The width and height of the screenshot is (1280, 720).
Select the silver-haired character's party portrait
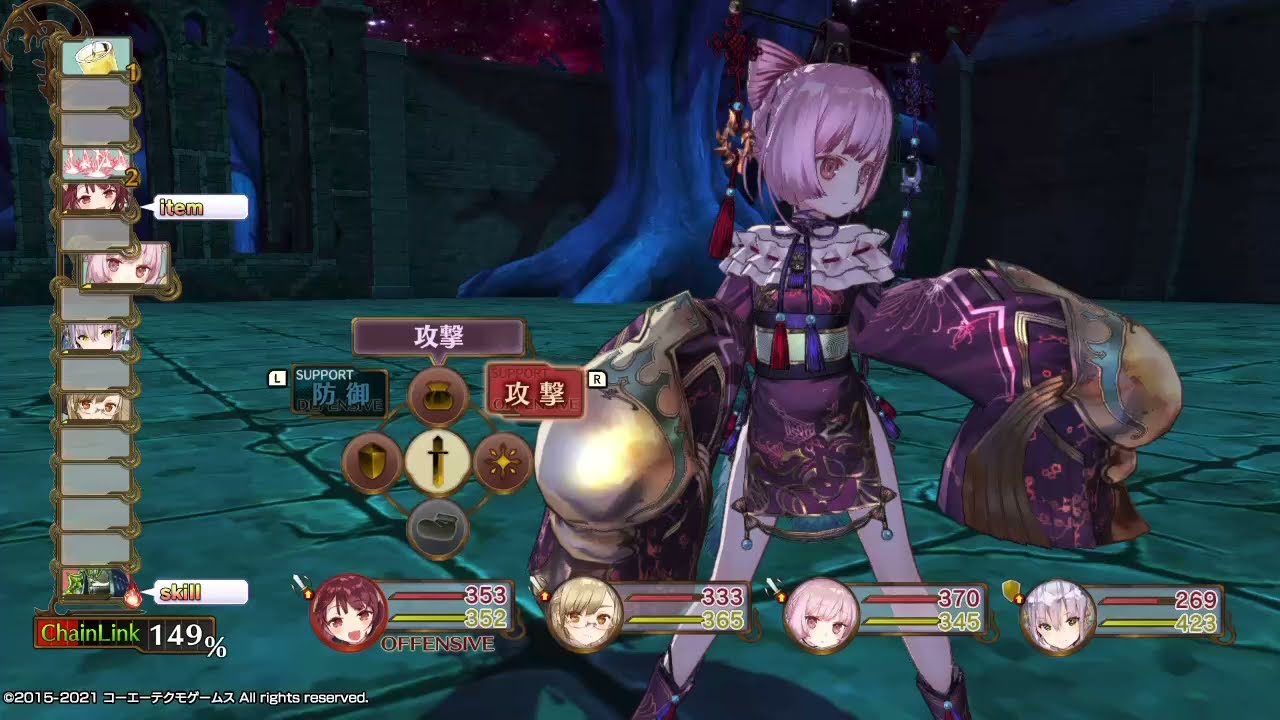1054,614
